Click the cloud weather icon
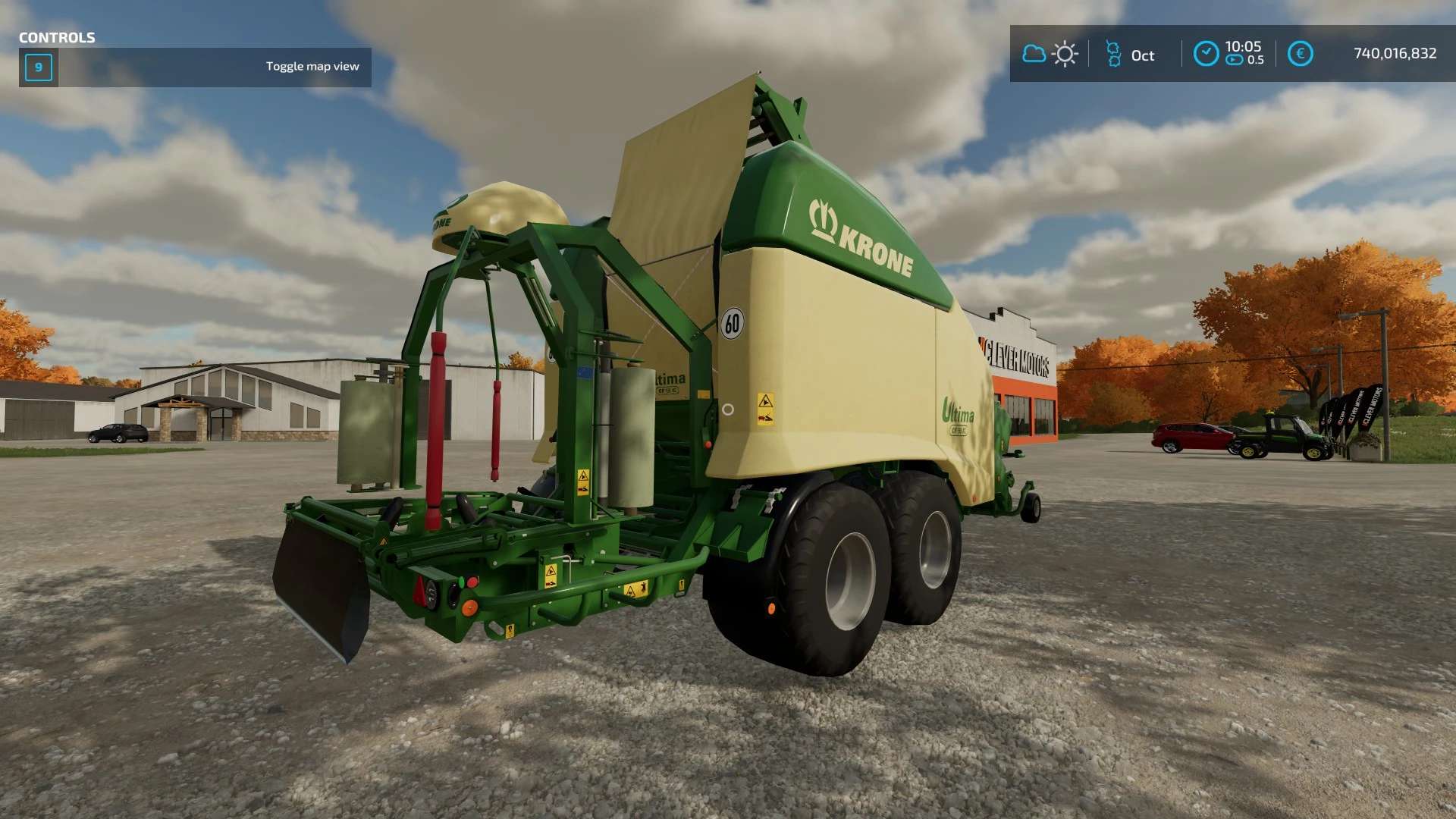The width and height of the screenshot is (1456, 819). [1034, 54]
